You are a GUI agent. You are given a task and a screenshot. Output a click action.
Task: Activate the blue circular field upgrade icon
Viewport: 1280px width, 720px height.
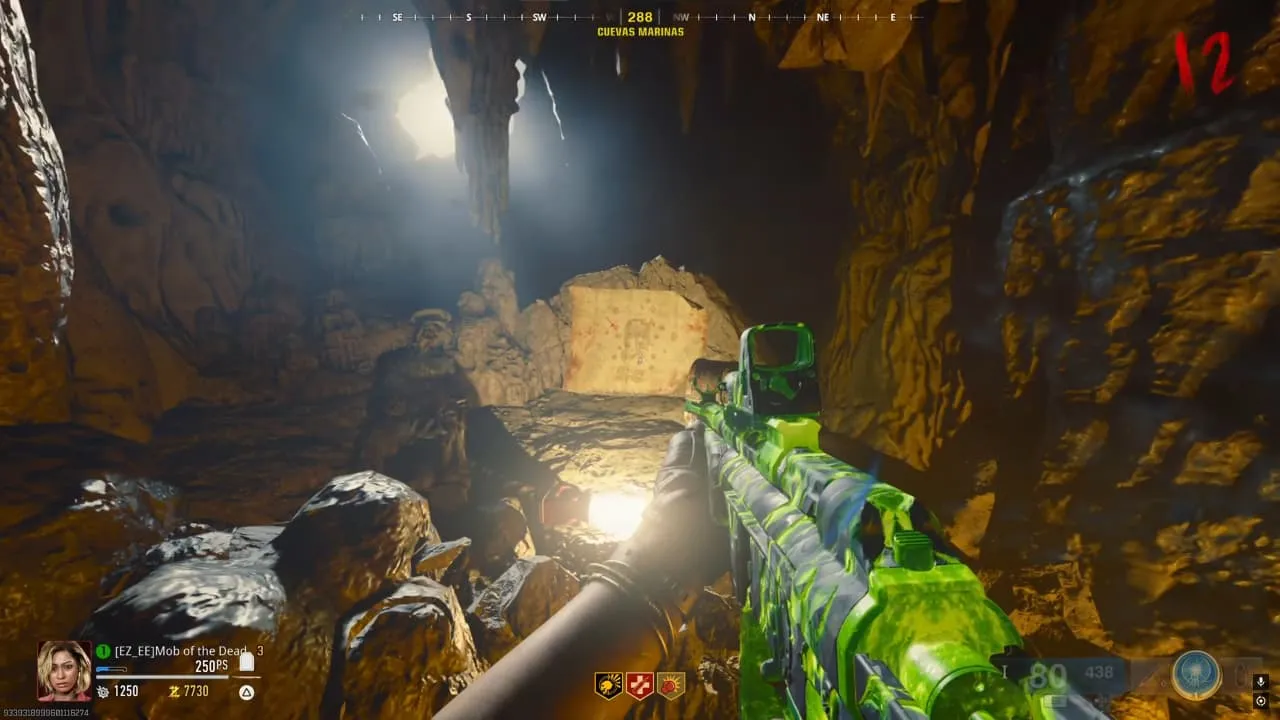tap(1196, 675)
